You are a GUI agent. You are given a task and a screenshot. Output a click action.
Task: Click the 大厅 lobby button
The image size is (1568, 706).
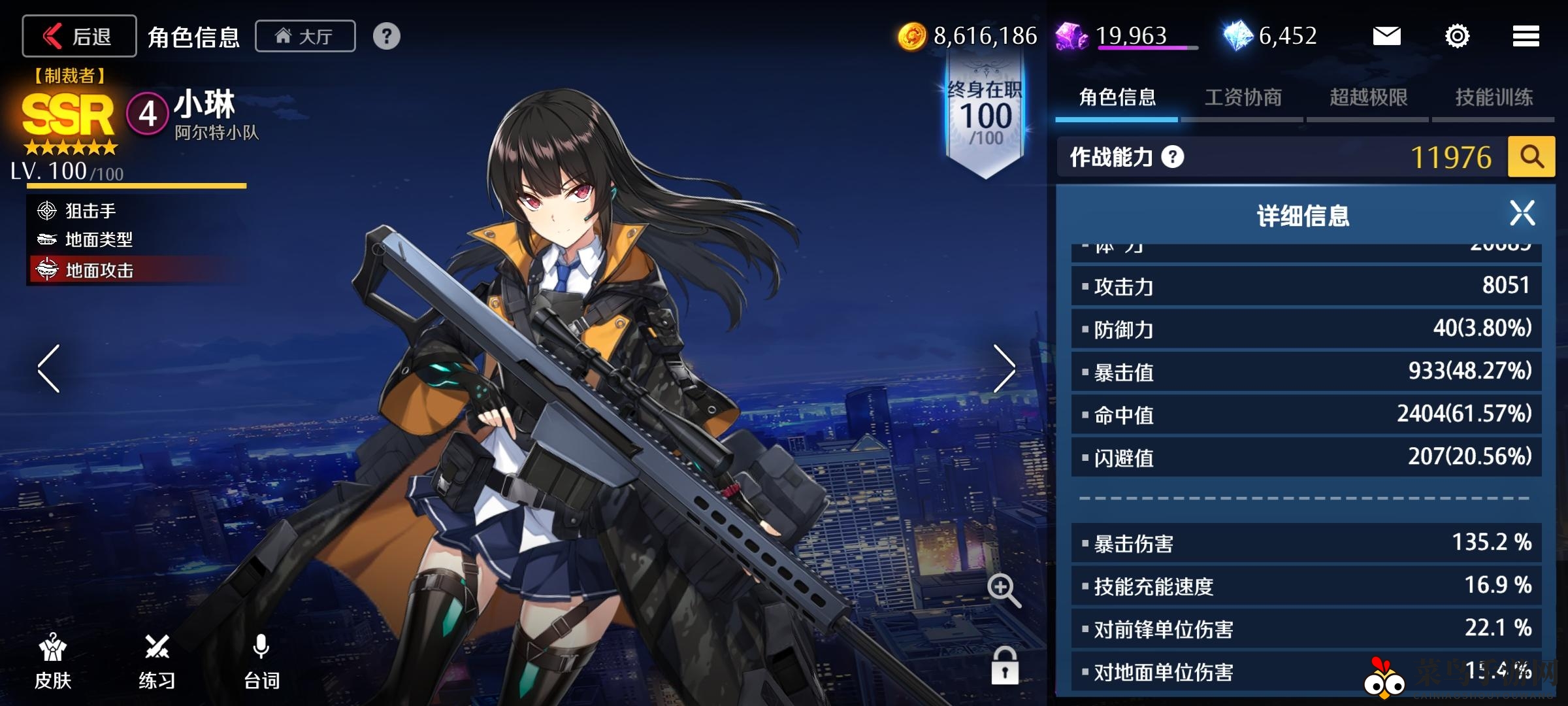[304, 36]
